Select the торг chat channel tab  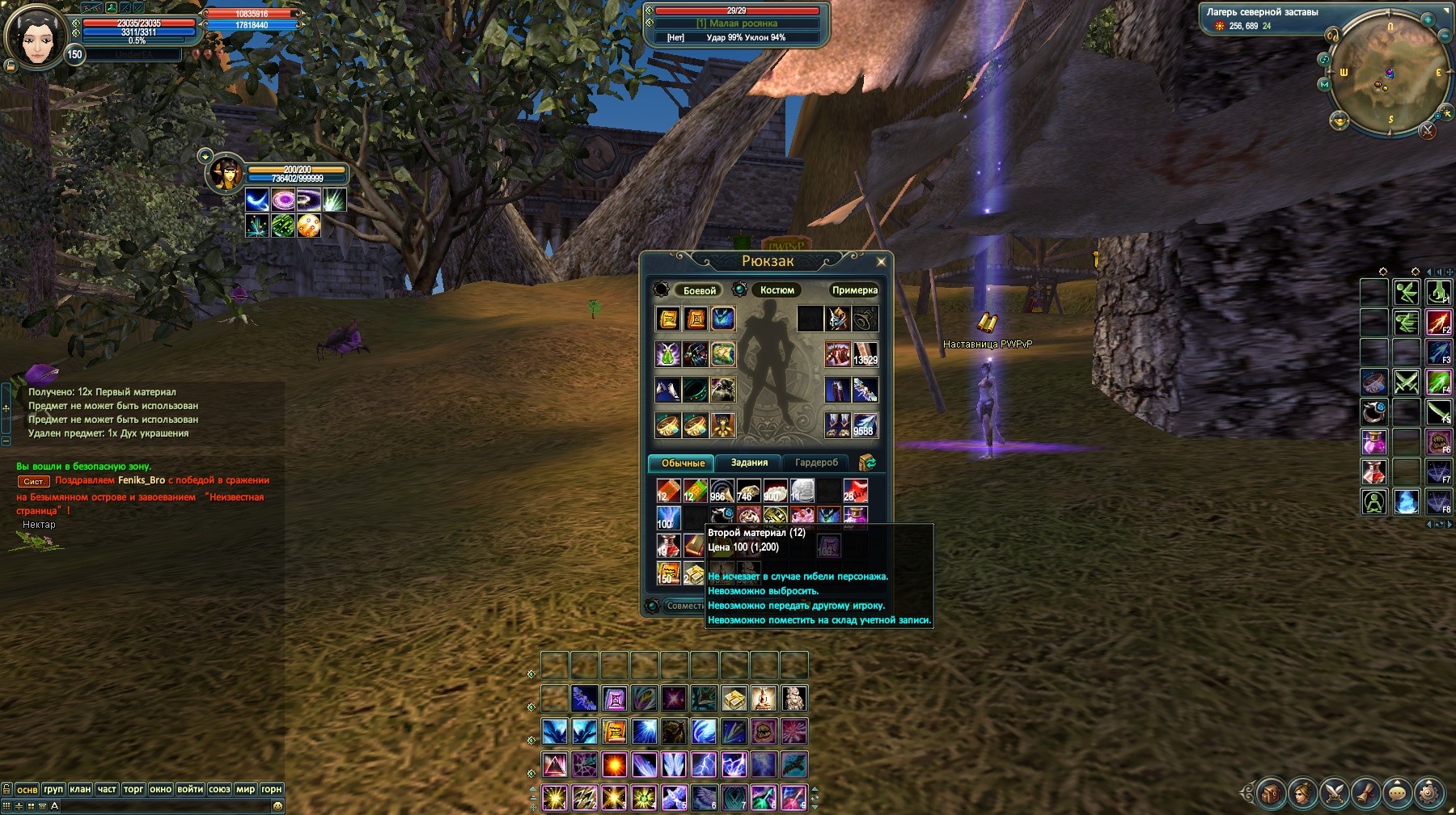133,789
